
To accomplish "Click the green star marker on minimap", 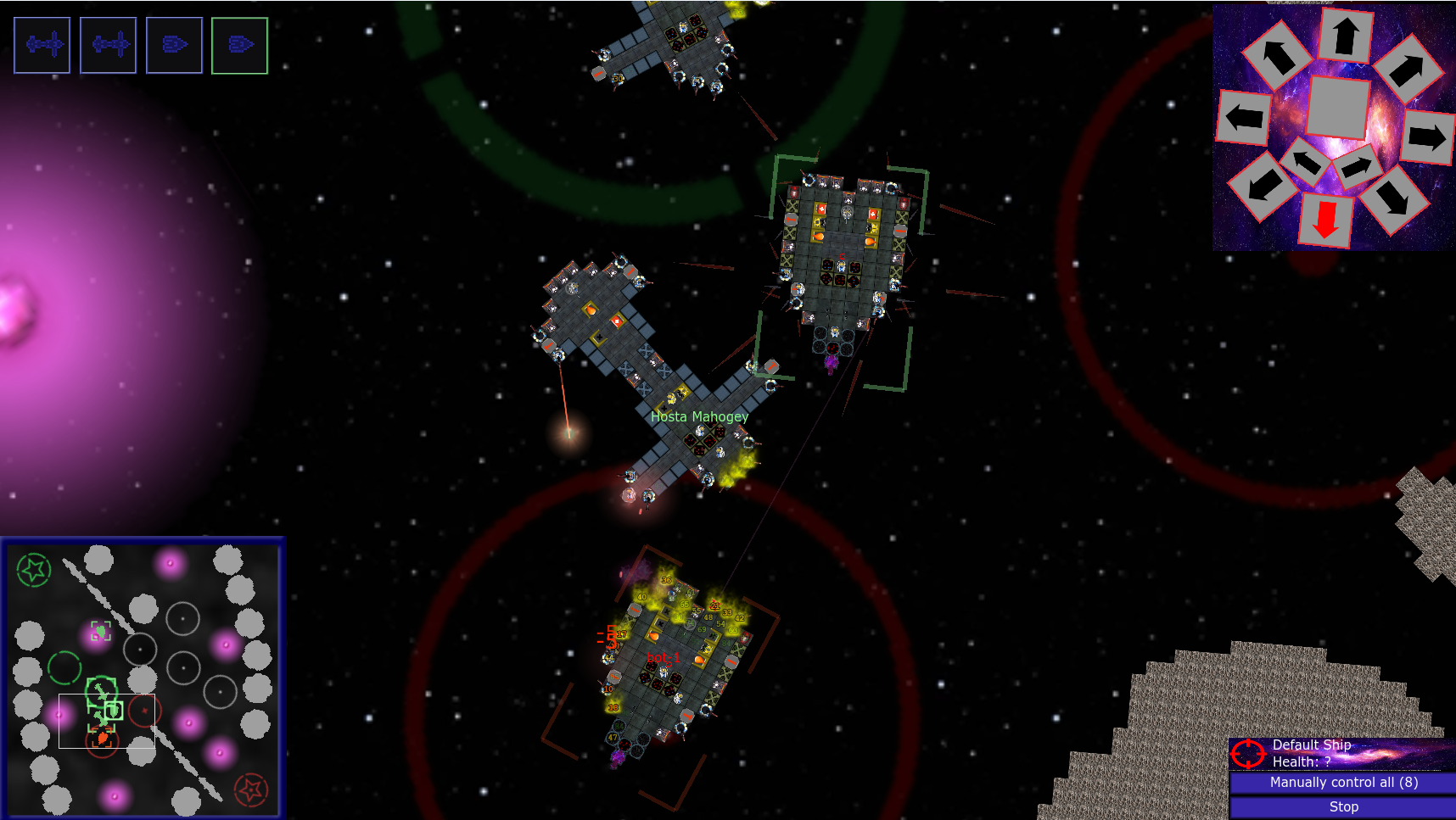I will (x=34, y=570).
